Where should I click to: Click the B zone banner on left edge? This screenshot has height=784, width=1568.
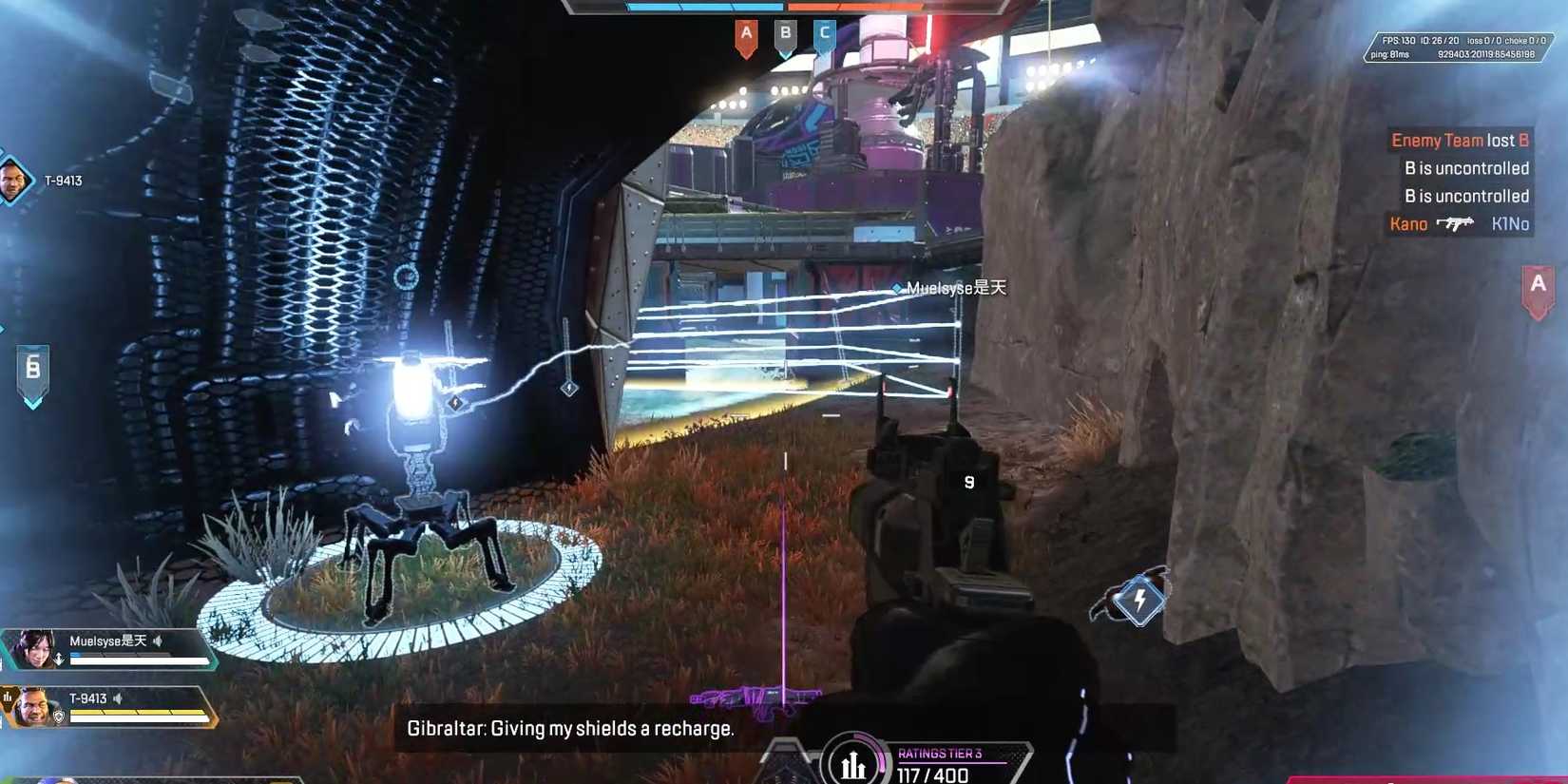click(x=33, y=369)
